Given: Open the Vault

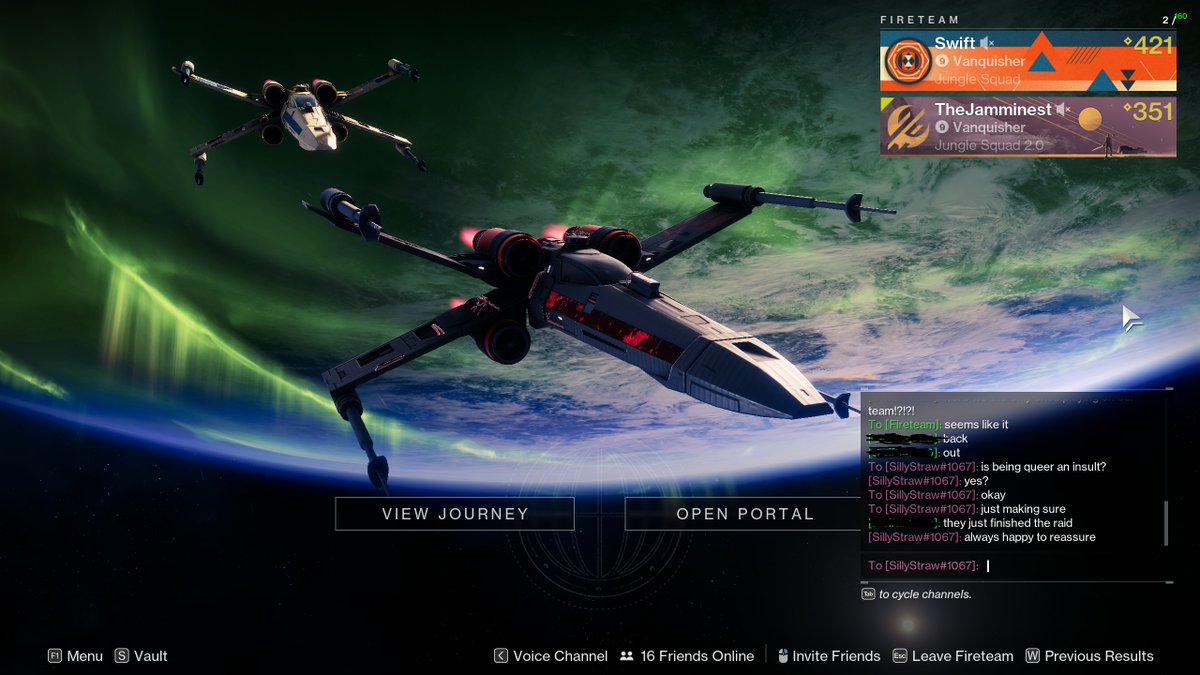Looking at the screenshot, I should (141, 656).
